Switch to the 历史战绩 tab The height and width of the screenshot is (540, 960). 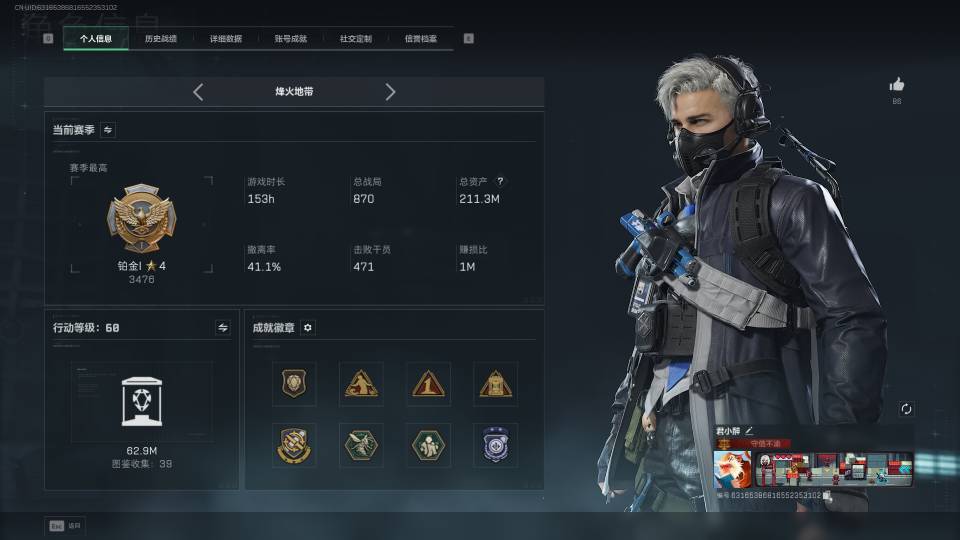[160, 39]
